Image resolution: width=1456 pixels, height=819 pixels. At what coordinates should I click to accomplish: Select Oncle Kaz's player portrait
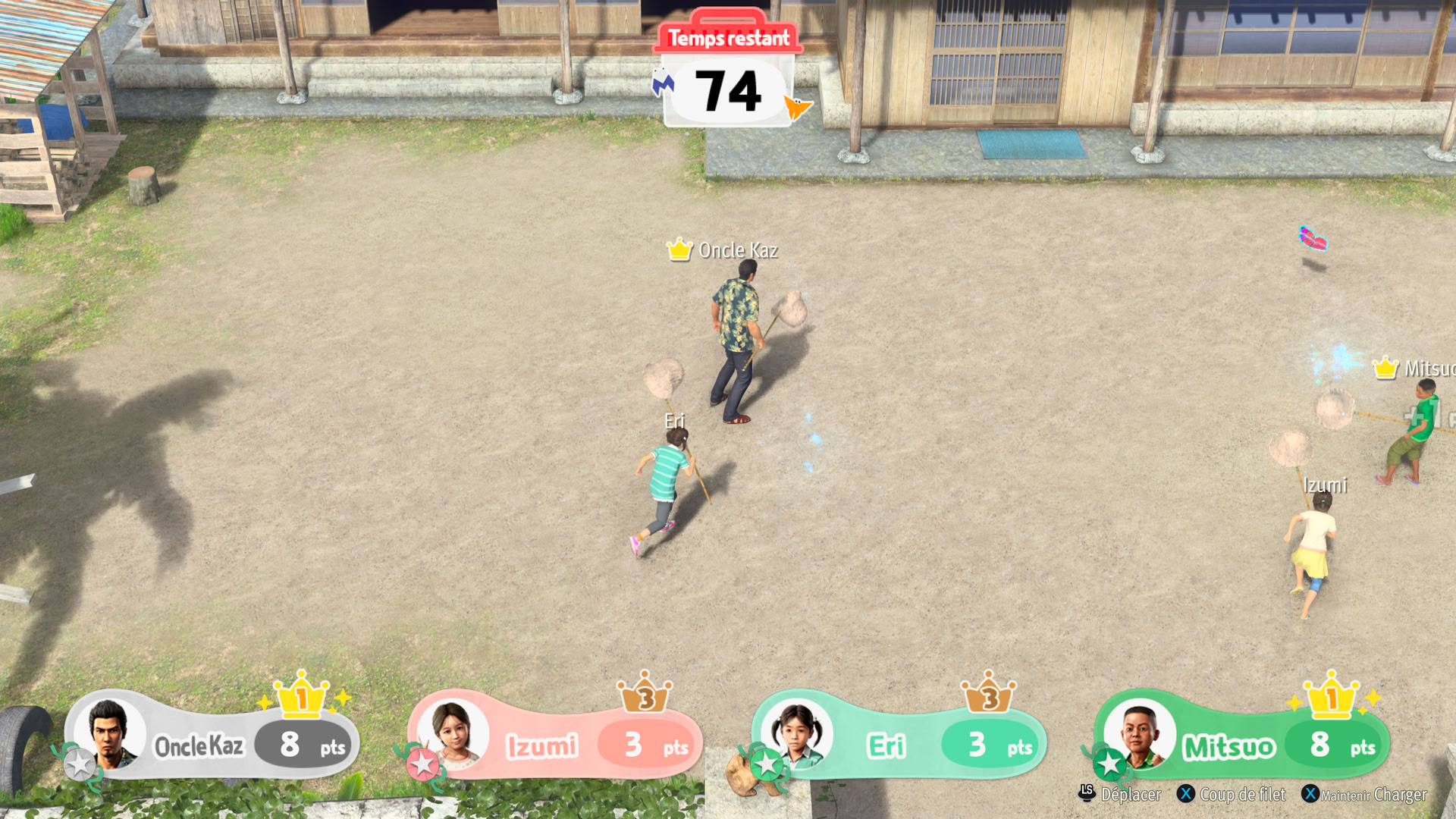tap(110, 733)
